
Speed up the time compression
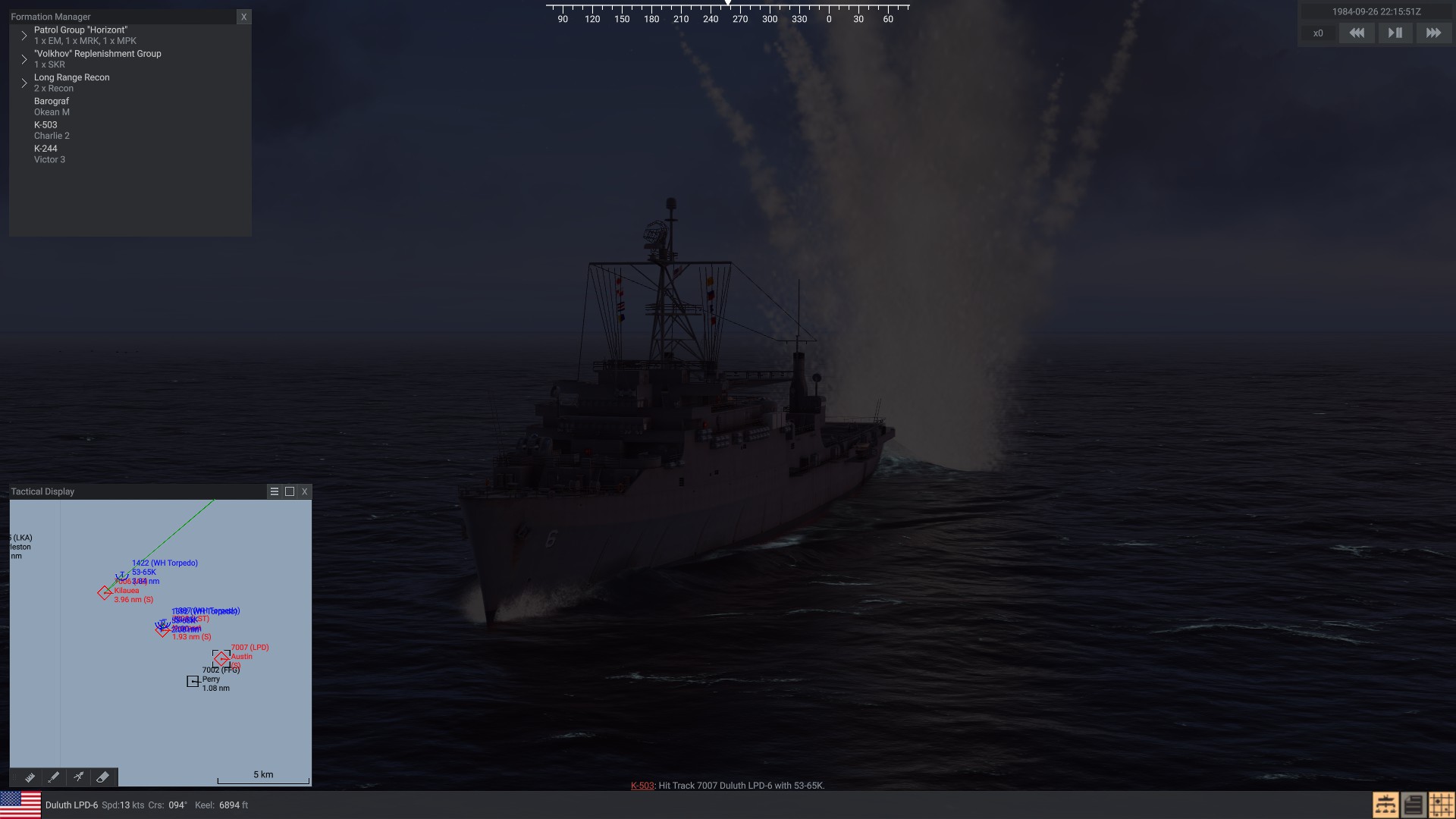[1433, 33]
